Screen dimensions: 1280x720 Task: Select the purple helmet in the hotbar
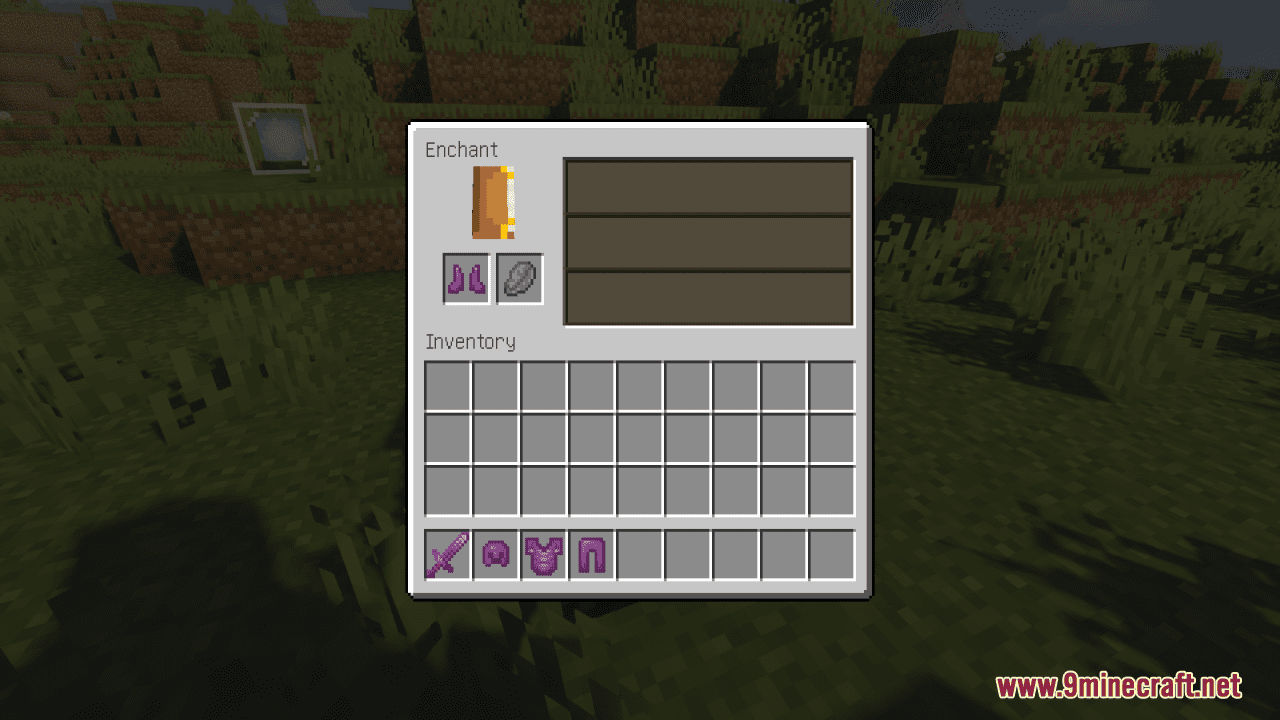coord(494,554)
